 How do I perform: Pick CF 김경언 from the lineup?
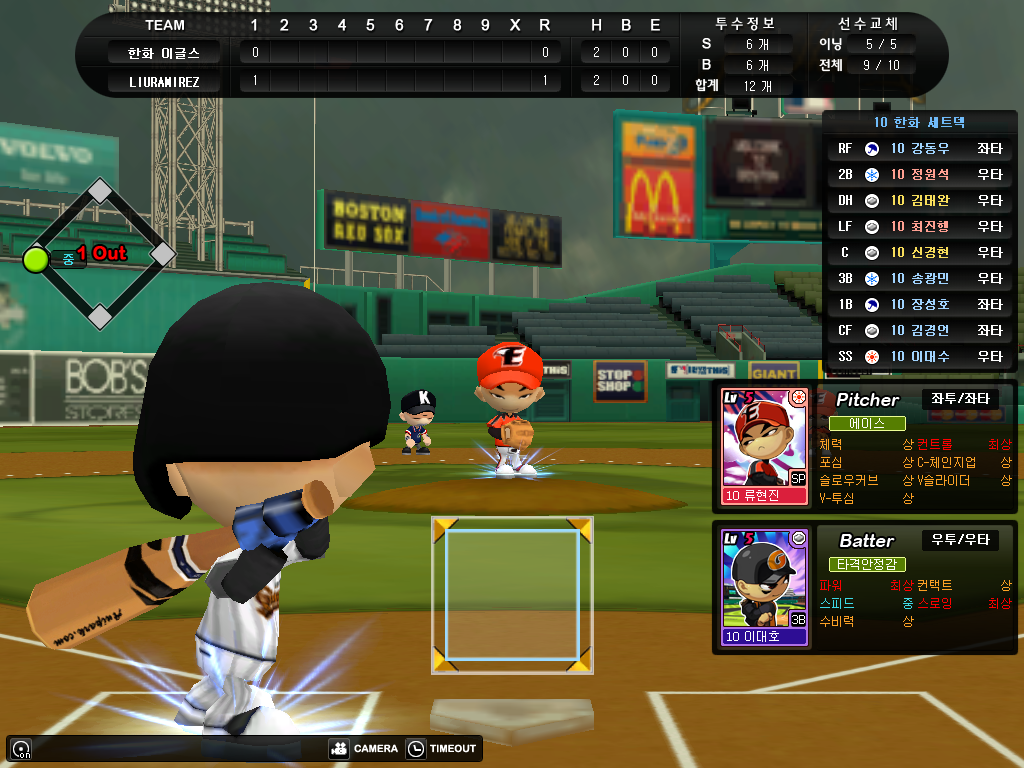920,331
